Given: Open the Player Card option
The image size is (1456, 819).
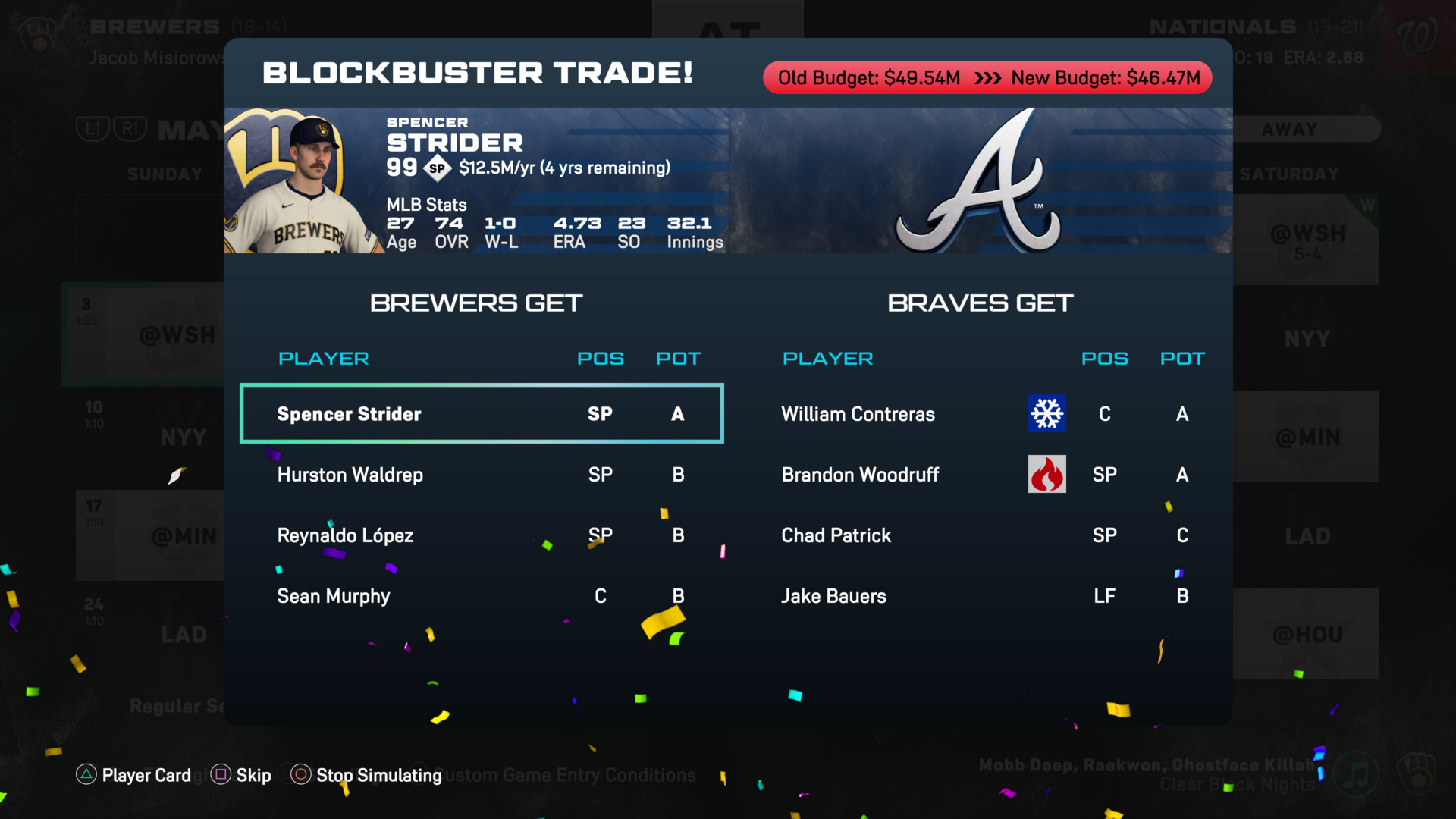Looking at the screenshot, I should (134, 775).
